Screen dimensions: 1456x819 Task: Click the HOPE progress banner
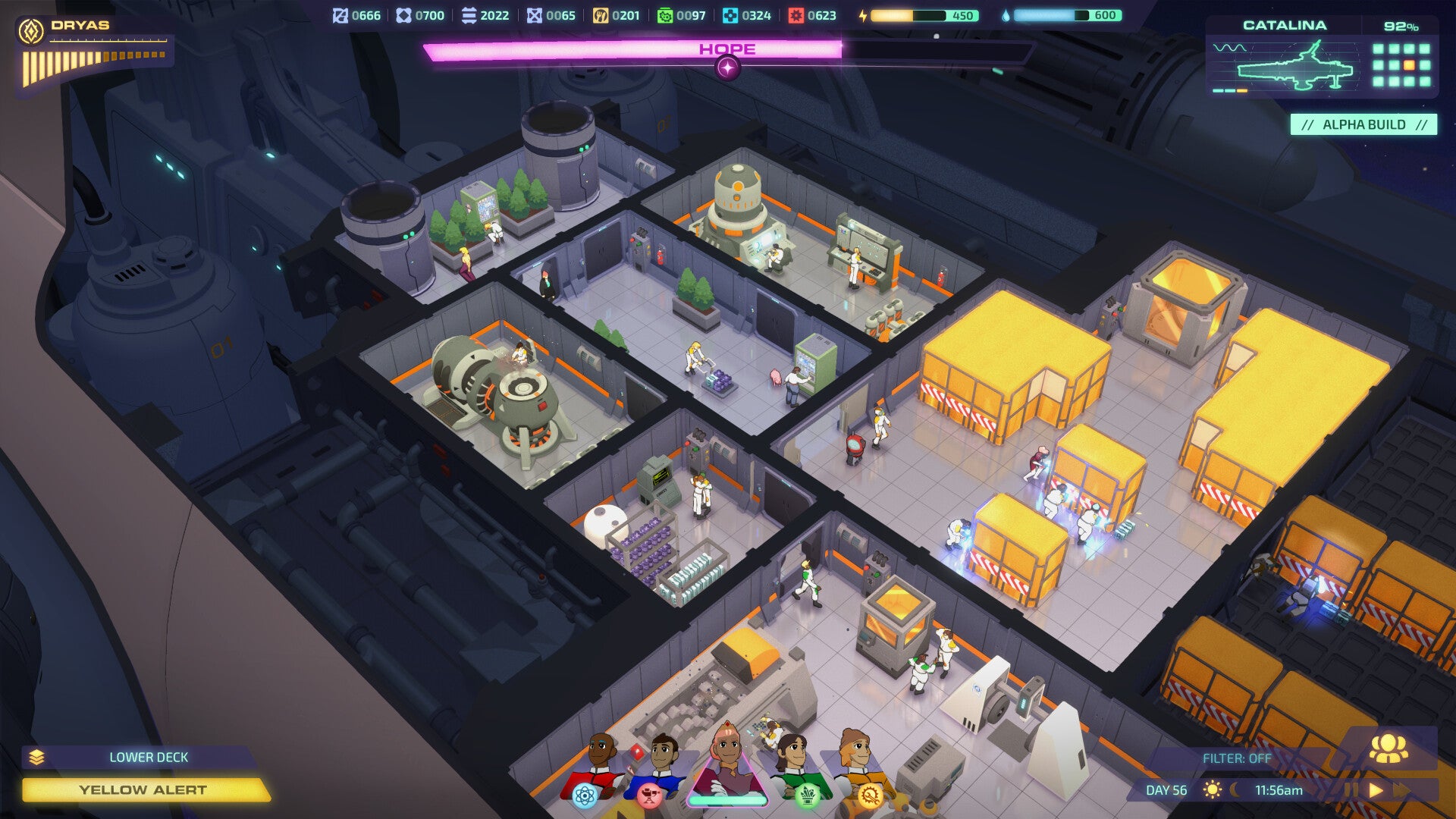click(x=726, y=50)
